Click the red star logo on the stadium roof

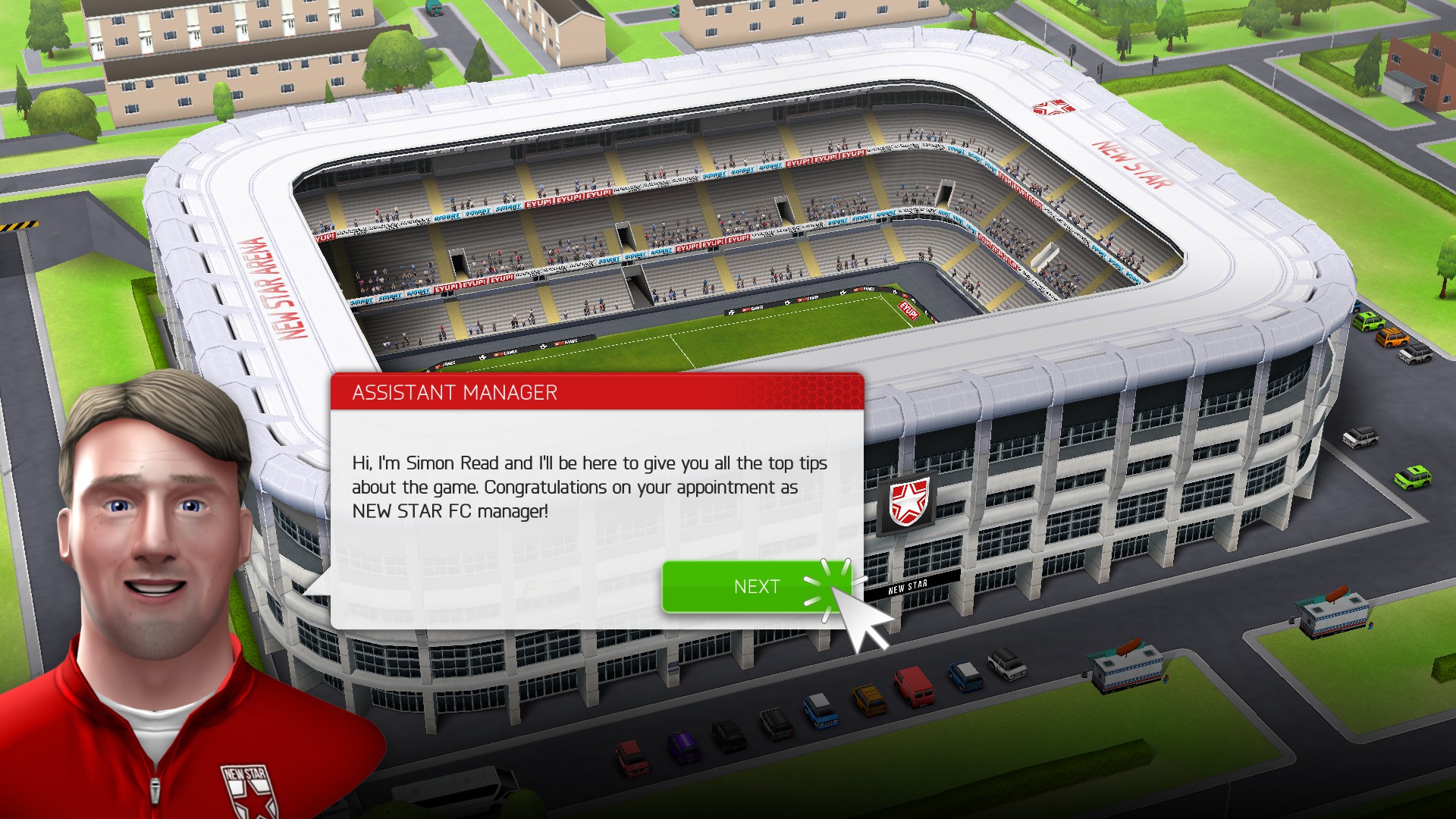click(x=1054, y=106)
